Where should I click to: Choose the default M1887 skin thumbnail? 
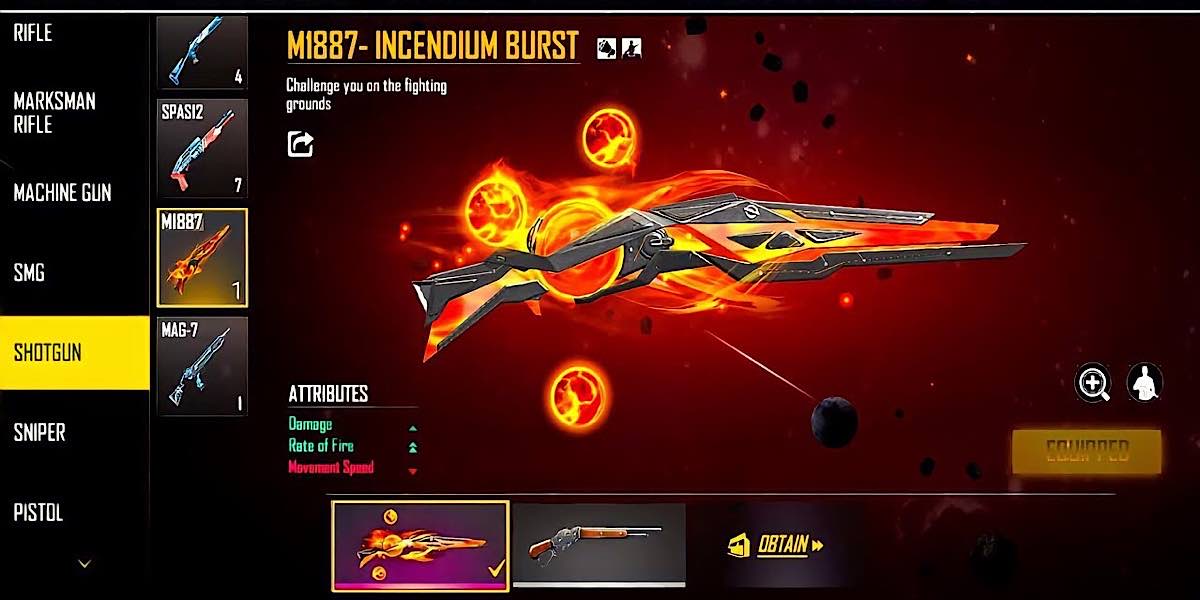[599, 544]
